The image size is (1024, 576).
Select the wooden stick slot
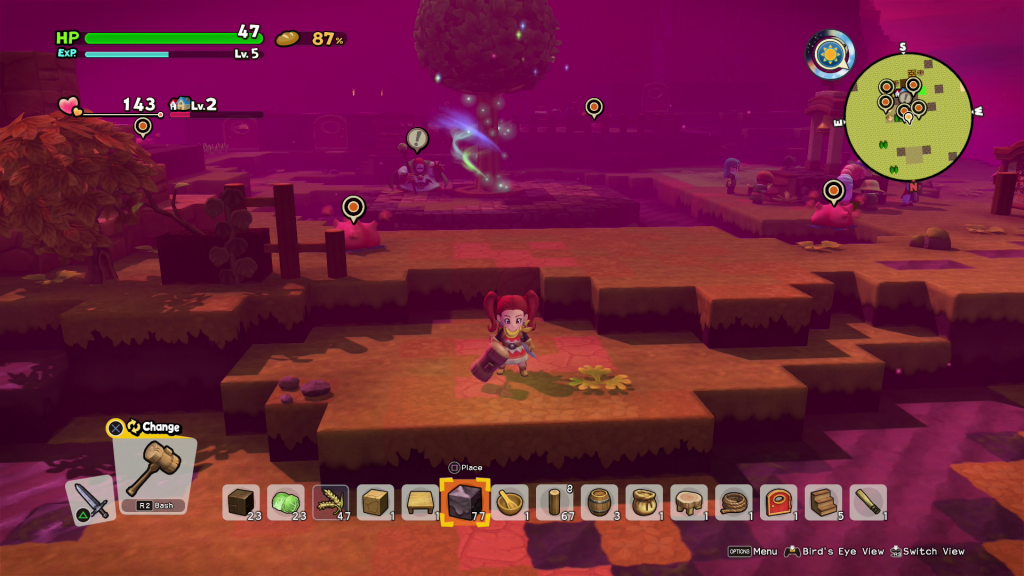point(868,502)
